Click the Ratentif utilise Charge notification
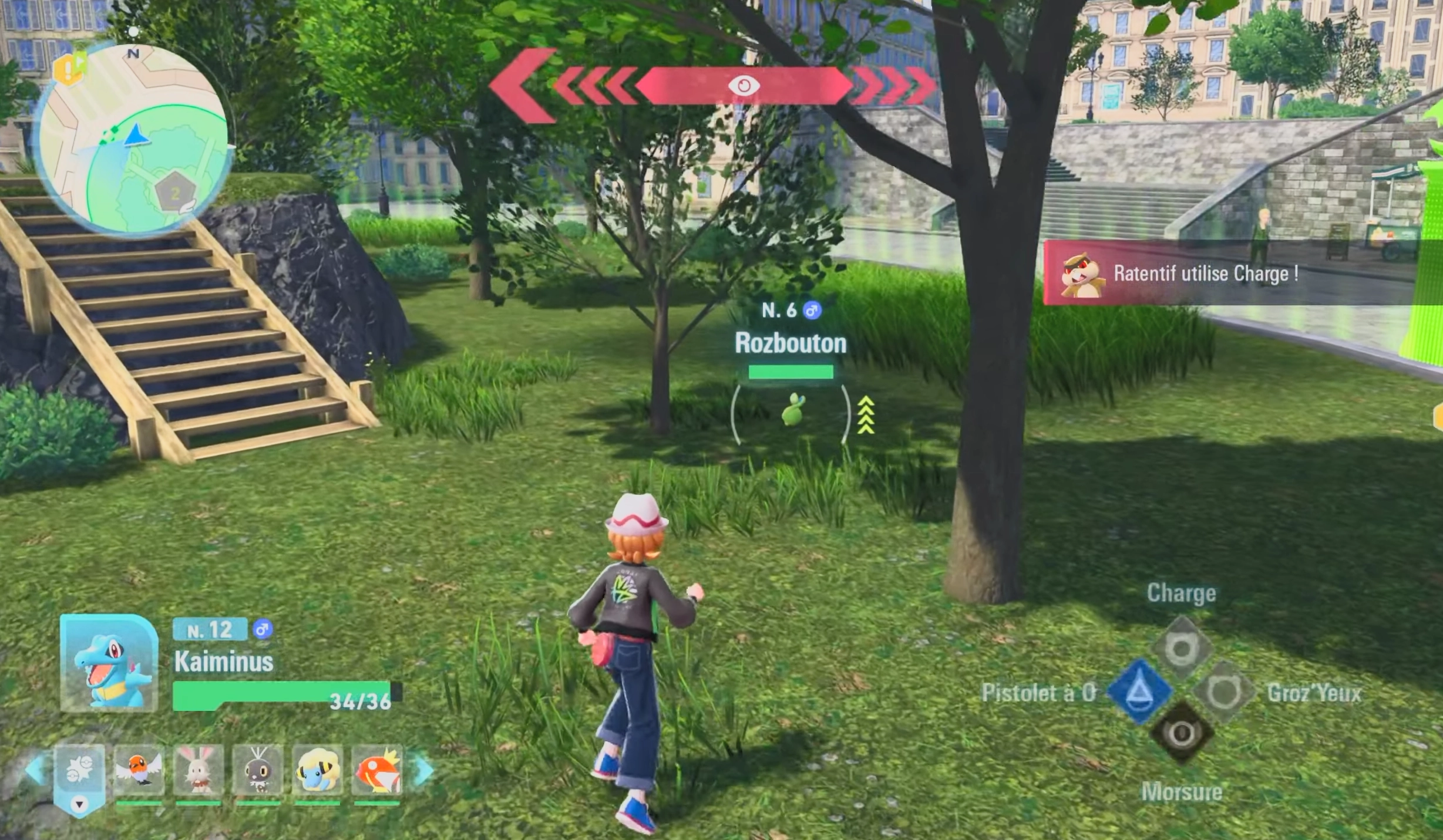 pos(1204,274)
